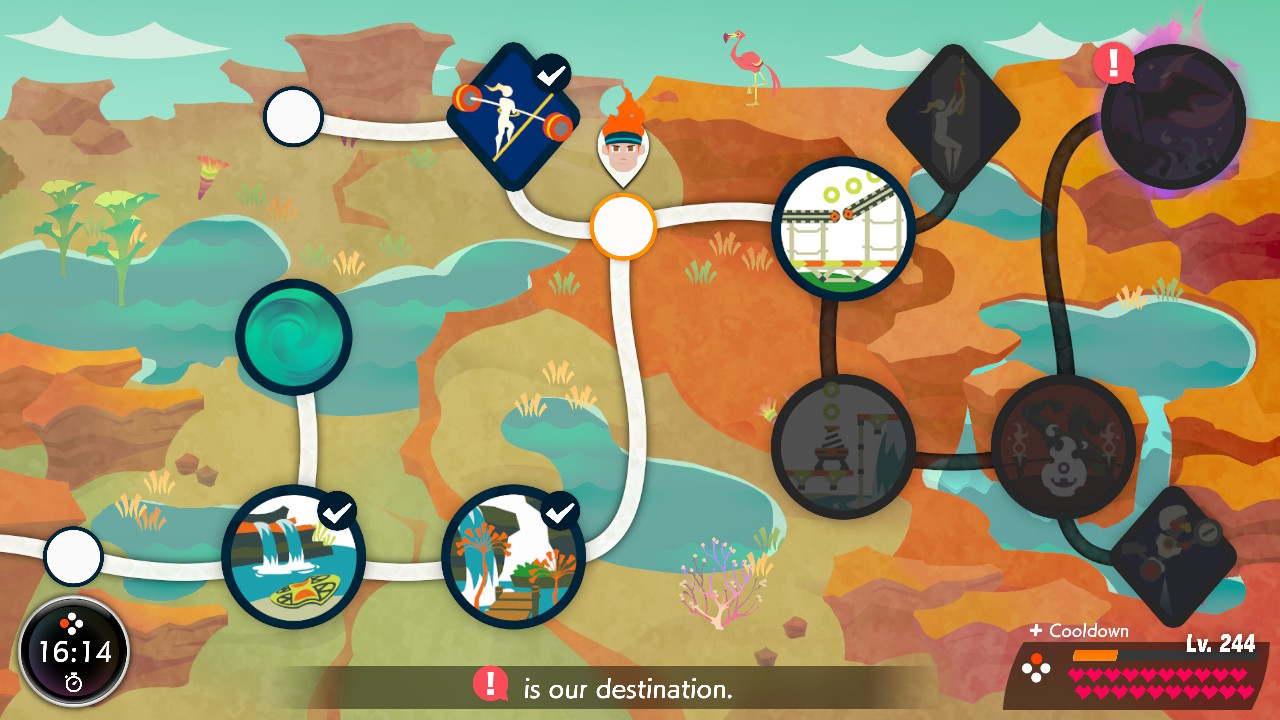Enter the wooden stairs and orange trees course

point(513,556)
